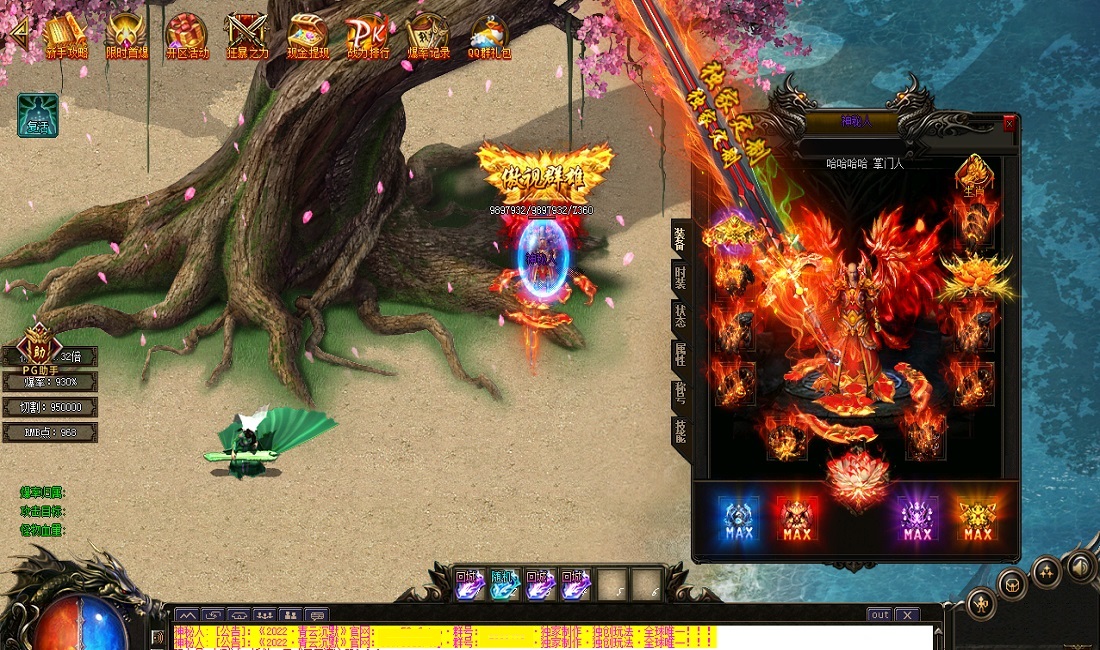This screenshot has width=1100, height=650.
Task: Open the 开区活动 gift box
Action: pos(186,37)
